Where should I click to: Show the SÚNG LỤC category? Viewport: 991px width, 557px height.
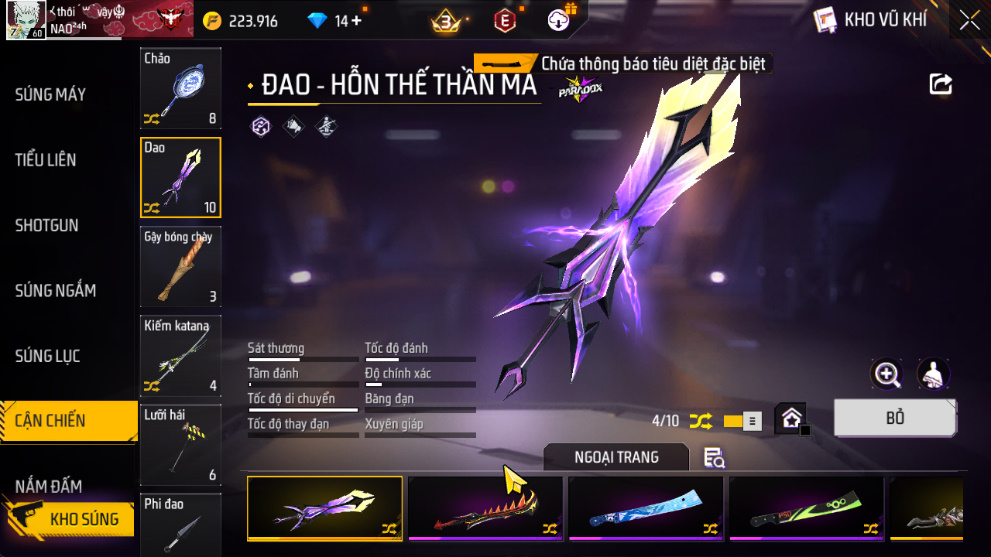48,356
